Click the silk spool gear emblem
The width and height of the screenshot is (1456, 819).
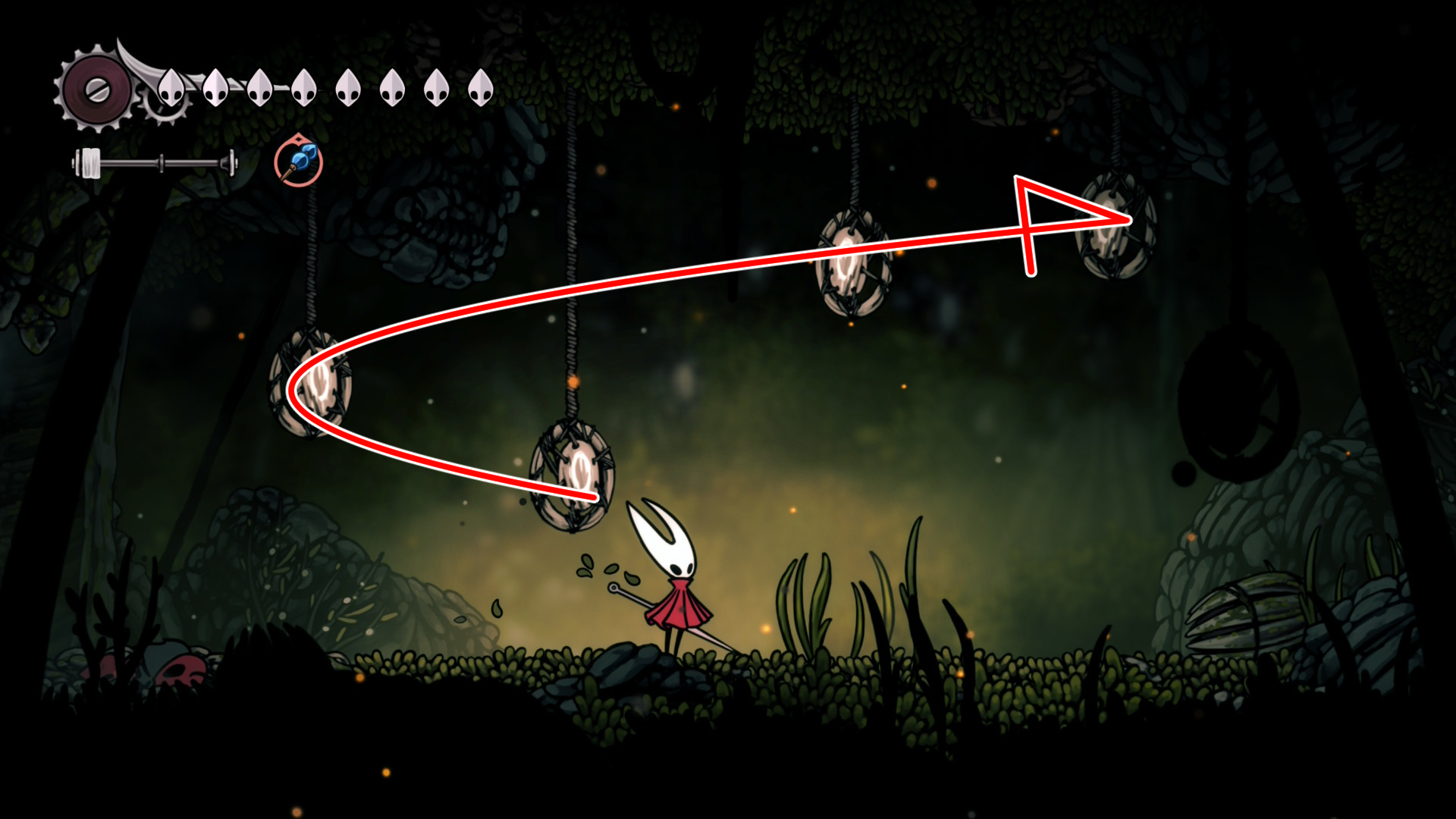(x=96, y=90)
